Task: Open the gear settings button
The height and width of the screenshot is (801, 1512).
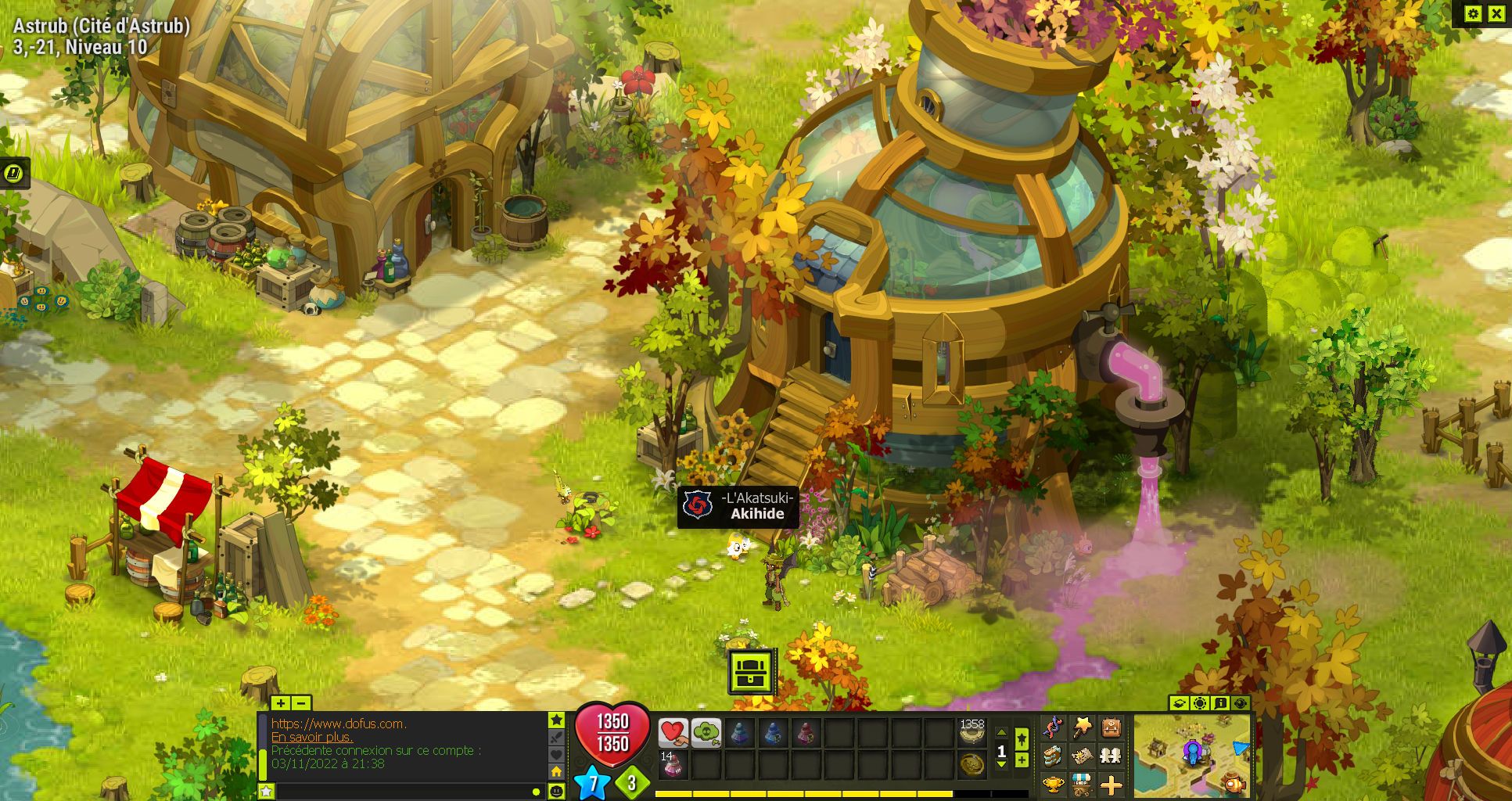Action: [1473, 13]
